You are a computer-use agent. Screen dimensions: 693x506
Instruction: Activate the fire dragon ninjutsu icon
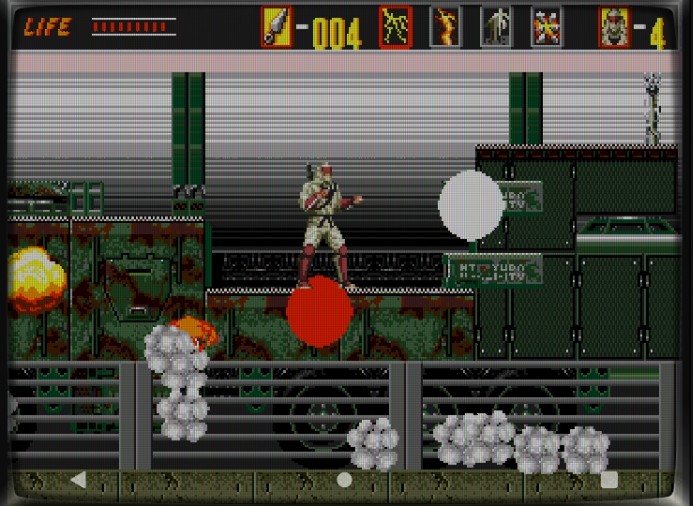(x=446, y=27)
